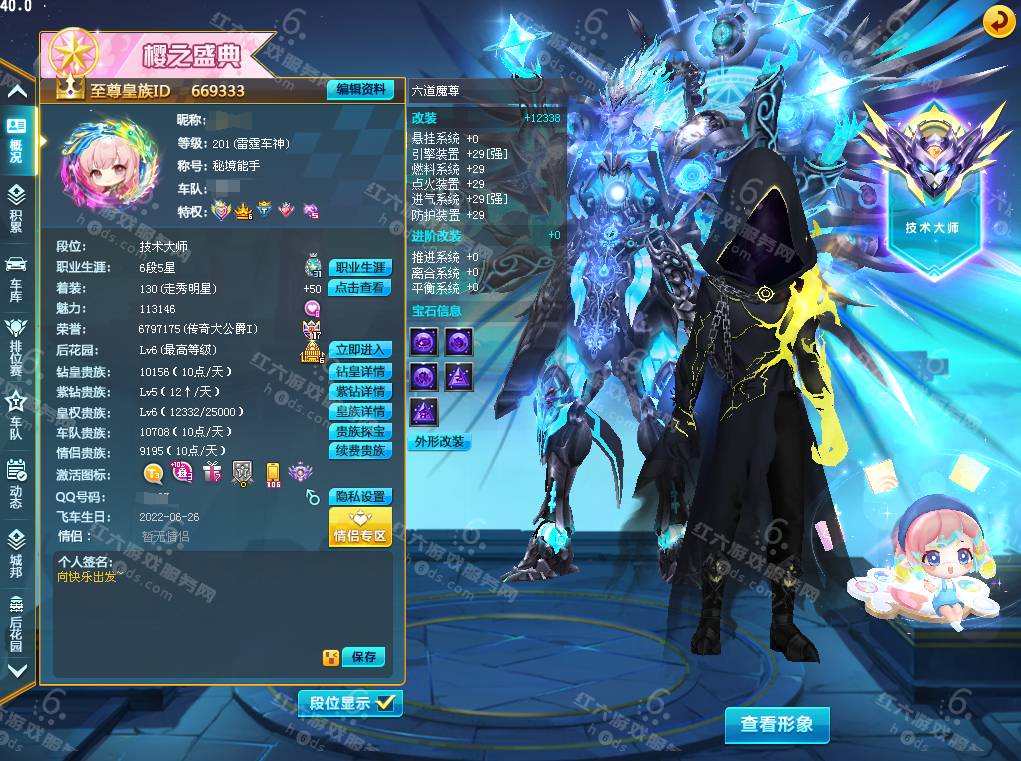The height and width of the screenshot is (761, 1021).
Task: View 皇族详情 royal details
Action: pyautogui.click(x=360, y=412)
